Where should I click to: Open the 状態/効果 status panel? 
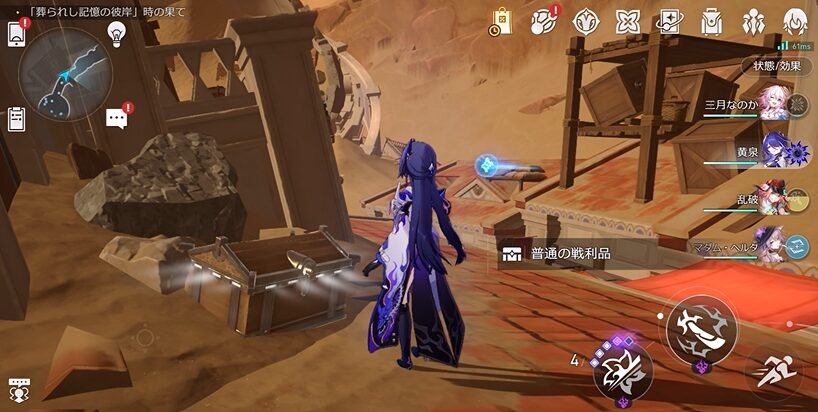pyautogui.click(x=778, y=66)
